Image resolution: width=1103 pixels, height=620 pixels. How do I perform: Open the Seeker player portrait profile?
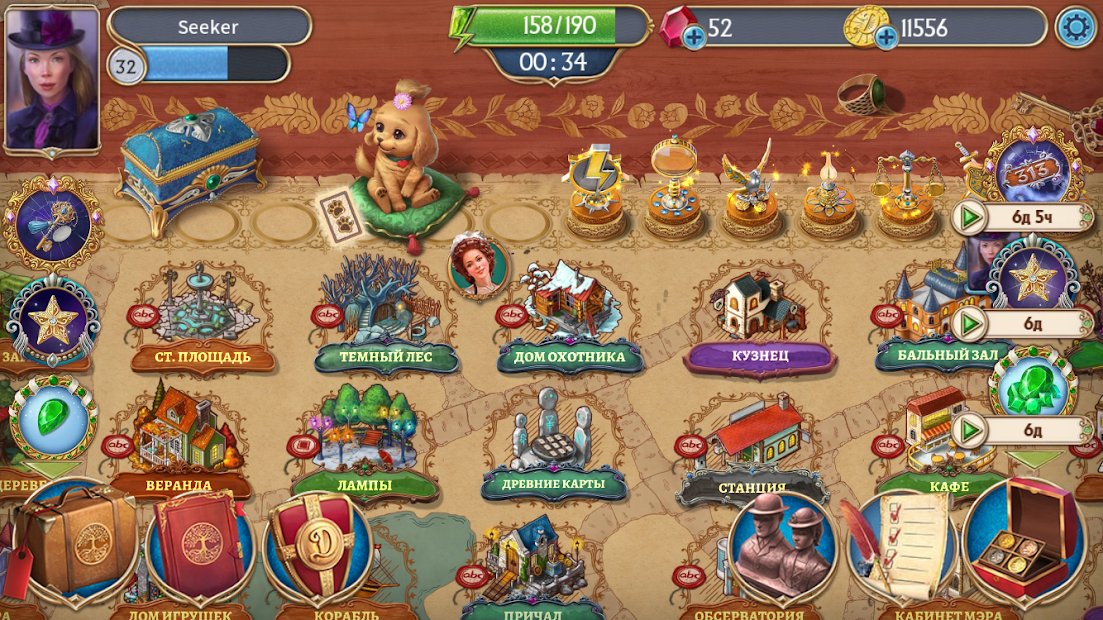point(52,78)
